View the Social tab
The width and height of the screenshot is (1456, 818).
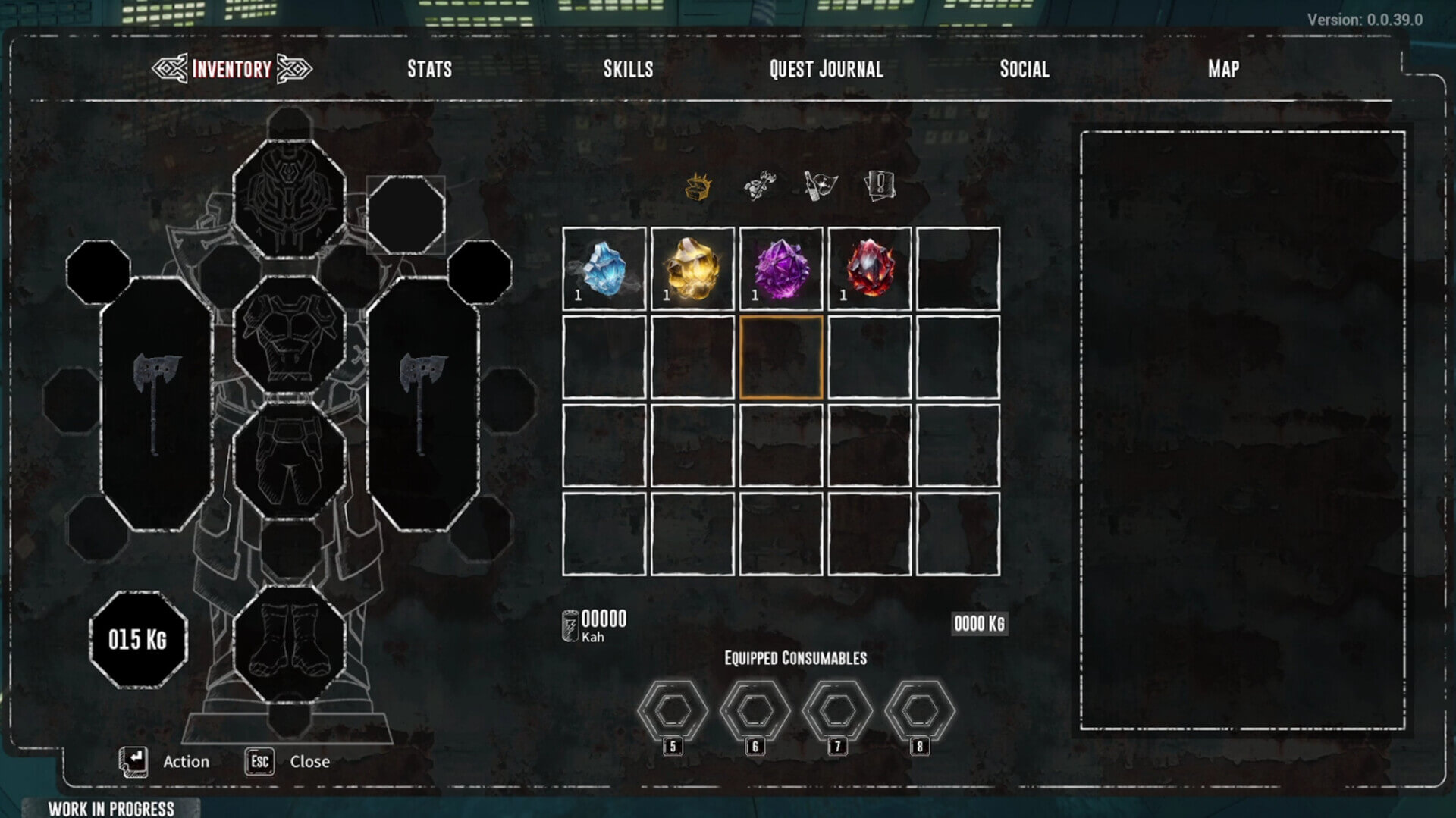(x=1025, y=69)
